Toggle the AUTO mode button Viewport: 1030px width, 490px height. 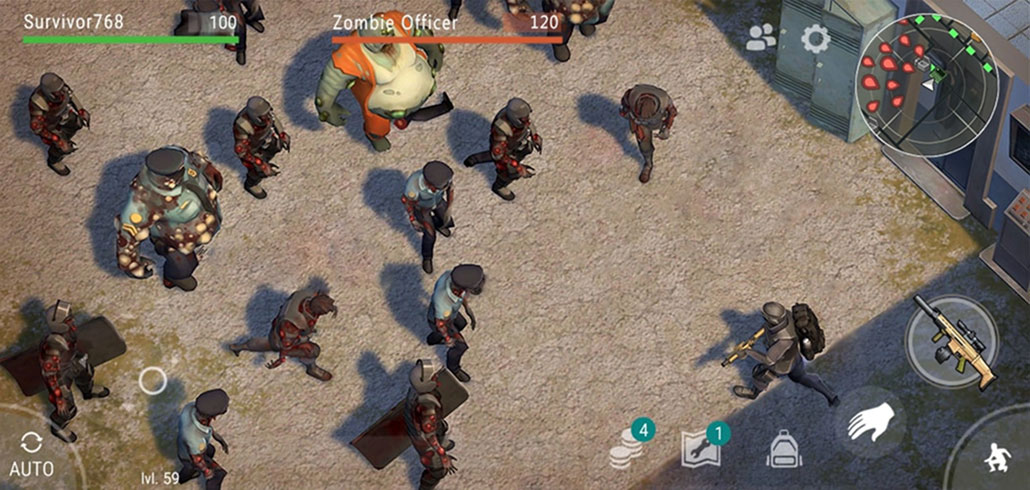pos(30,452)
